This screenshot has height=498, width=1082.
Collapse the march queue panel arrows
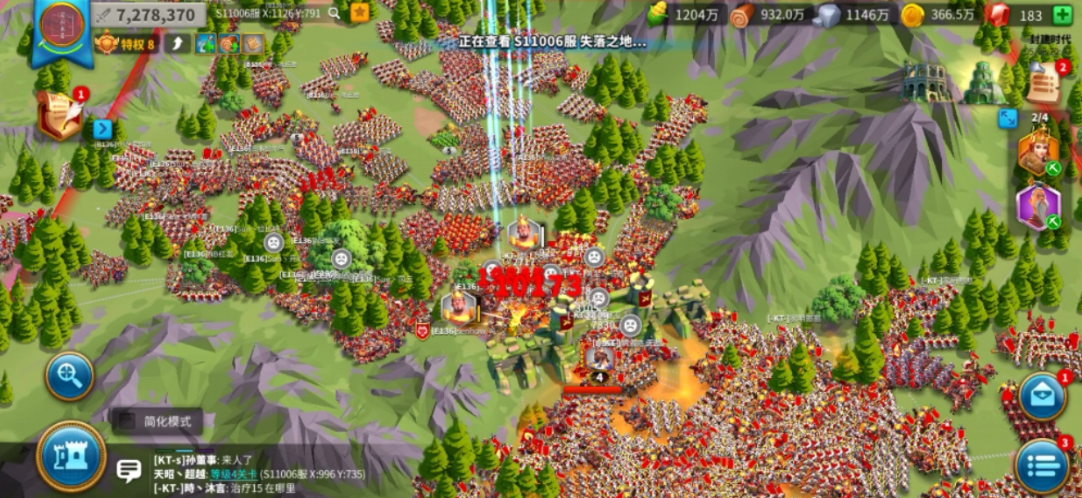pos(1008,118)
